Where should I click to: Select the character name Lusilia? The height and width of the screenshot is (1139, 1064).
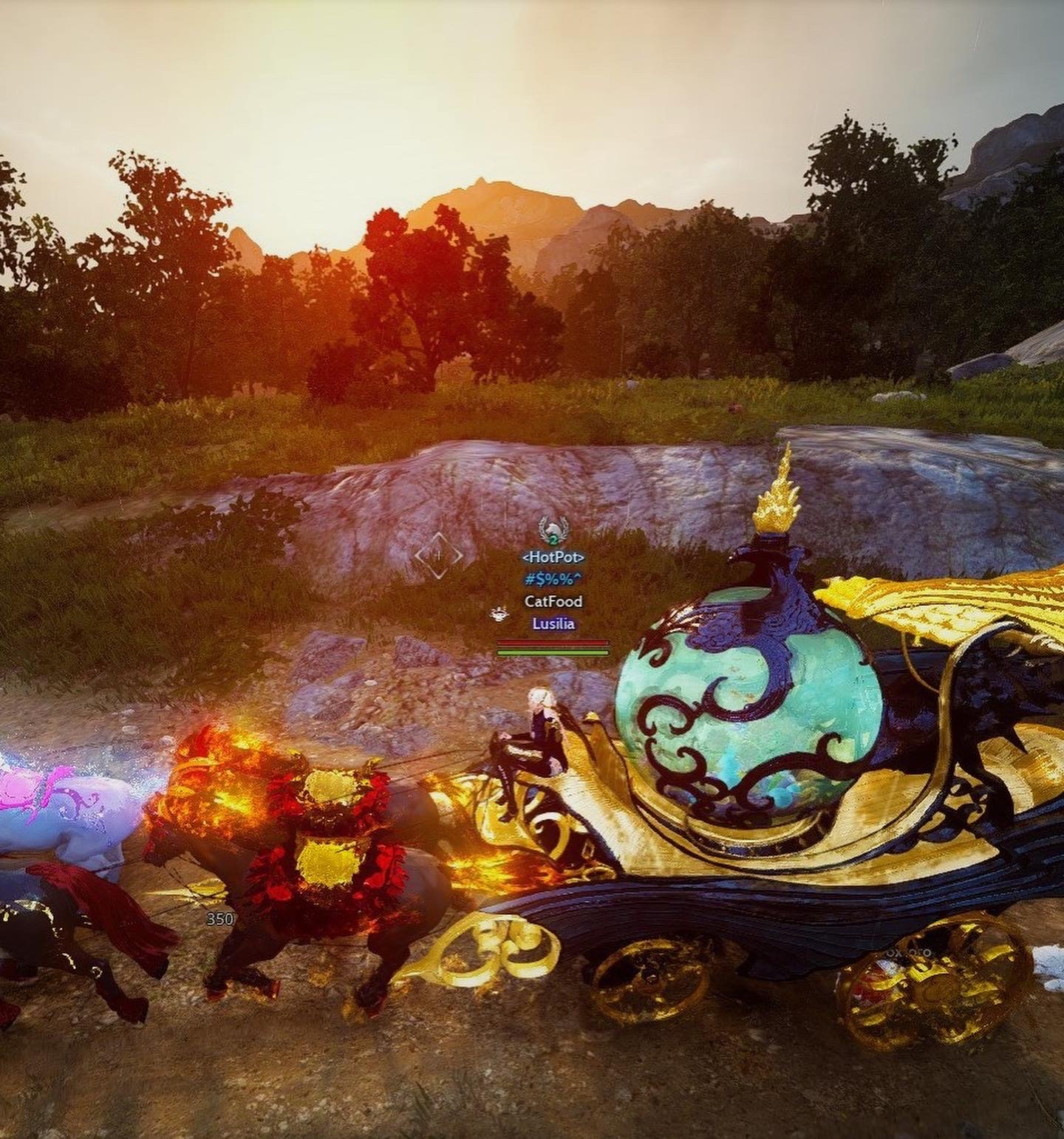(553, 623)
